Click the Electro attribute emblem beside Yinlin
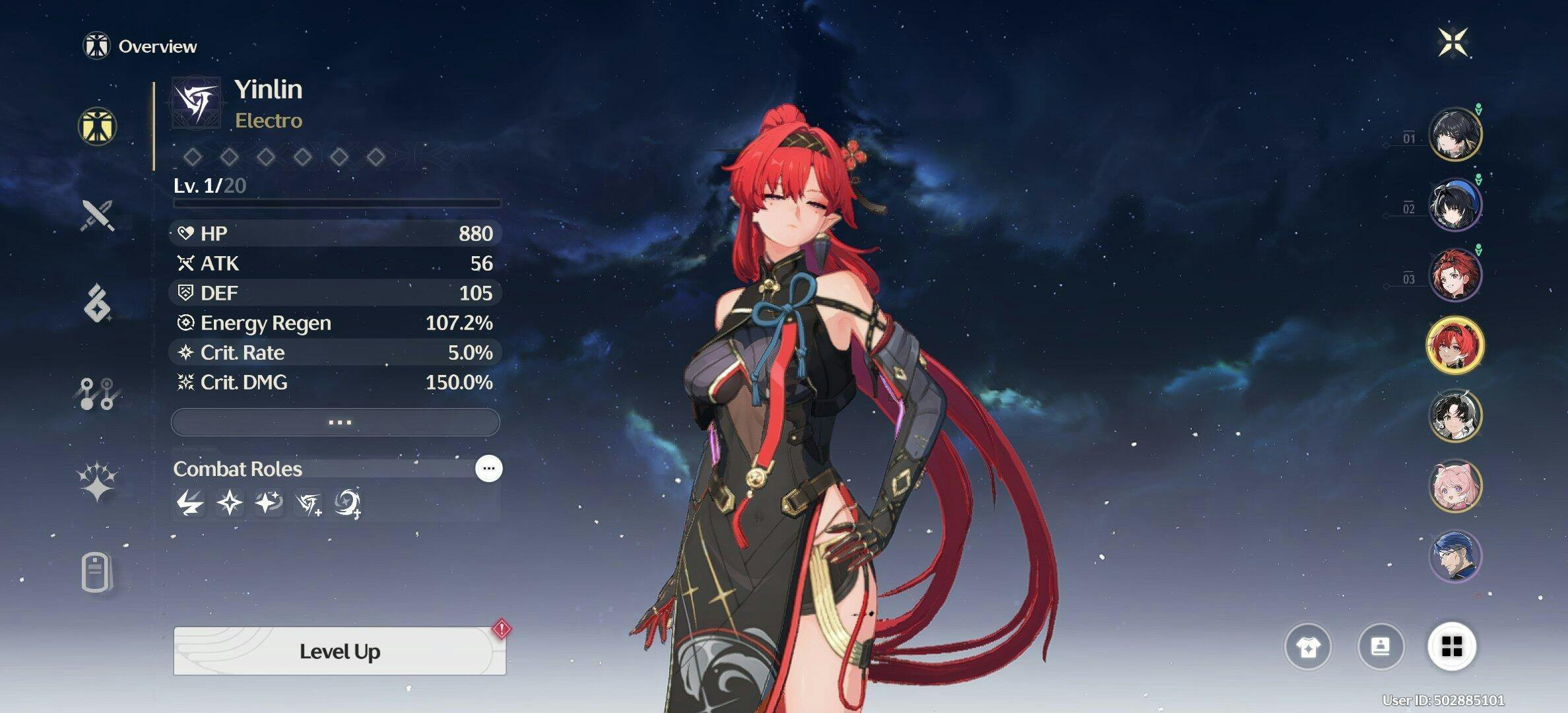Image resolution: width=1568 pixels, height=713 pixels. pyautogui.click(x=195, y=104)
